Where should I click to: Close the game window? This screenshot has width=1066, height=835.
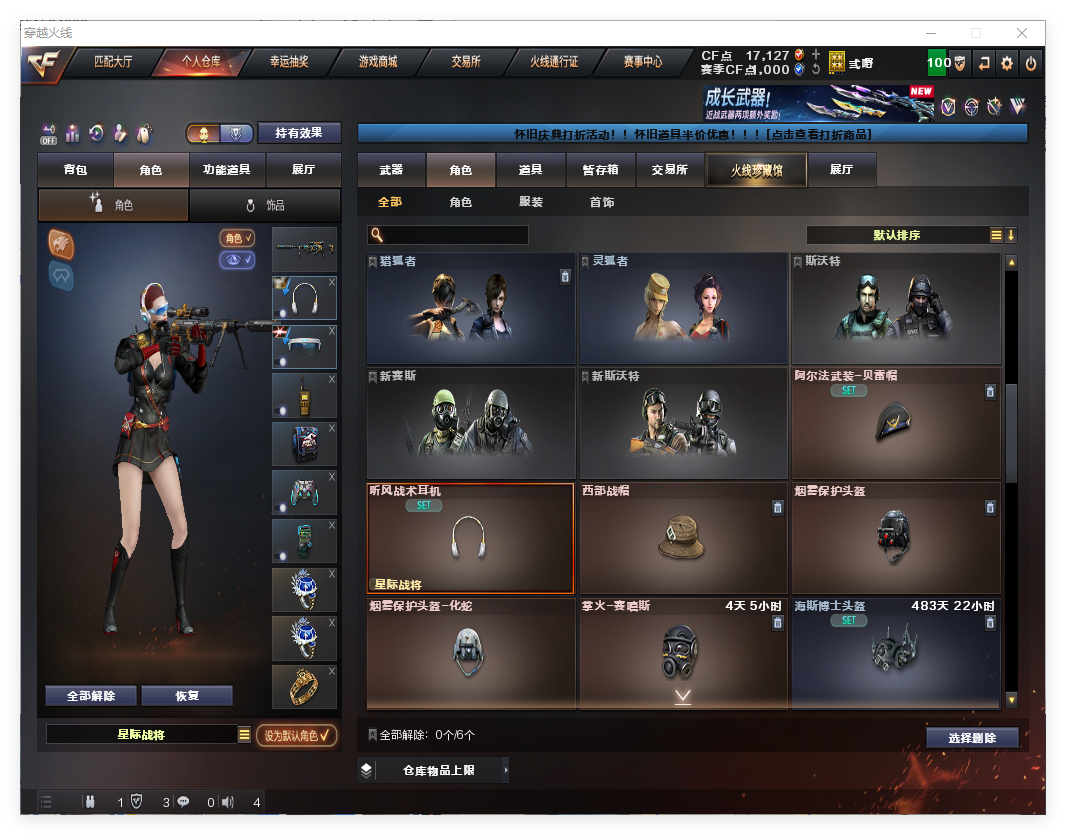(x=1023, y=33)
